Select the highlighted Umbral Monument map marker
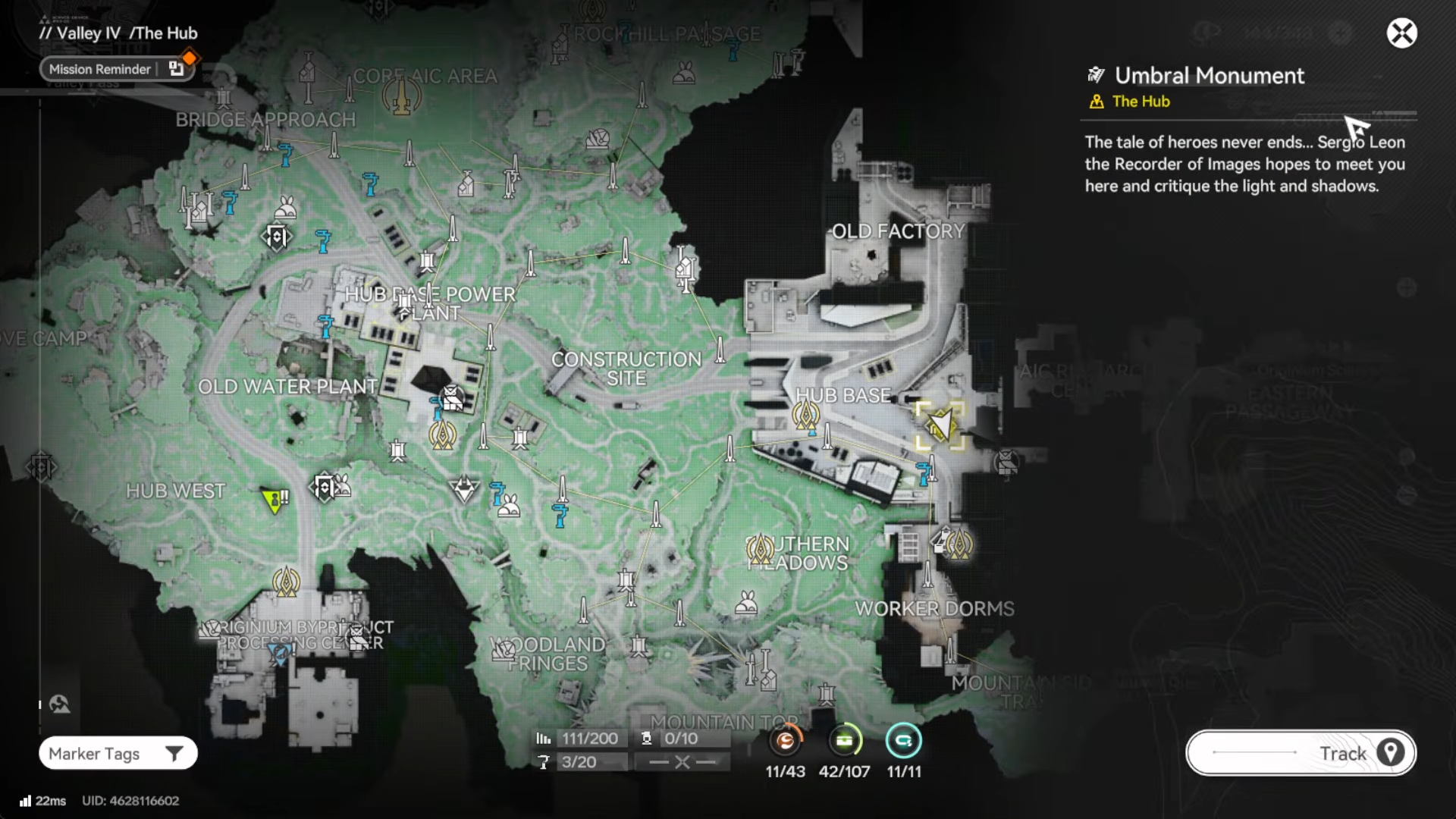1456x819 pixels. [940, 425]
